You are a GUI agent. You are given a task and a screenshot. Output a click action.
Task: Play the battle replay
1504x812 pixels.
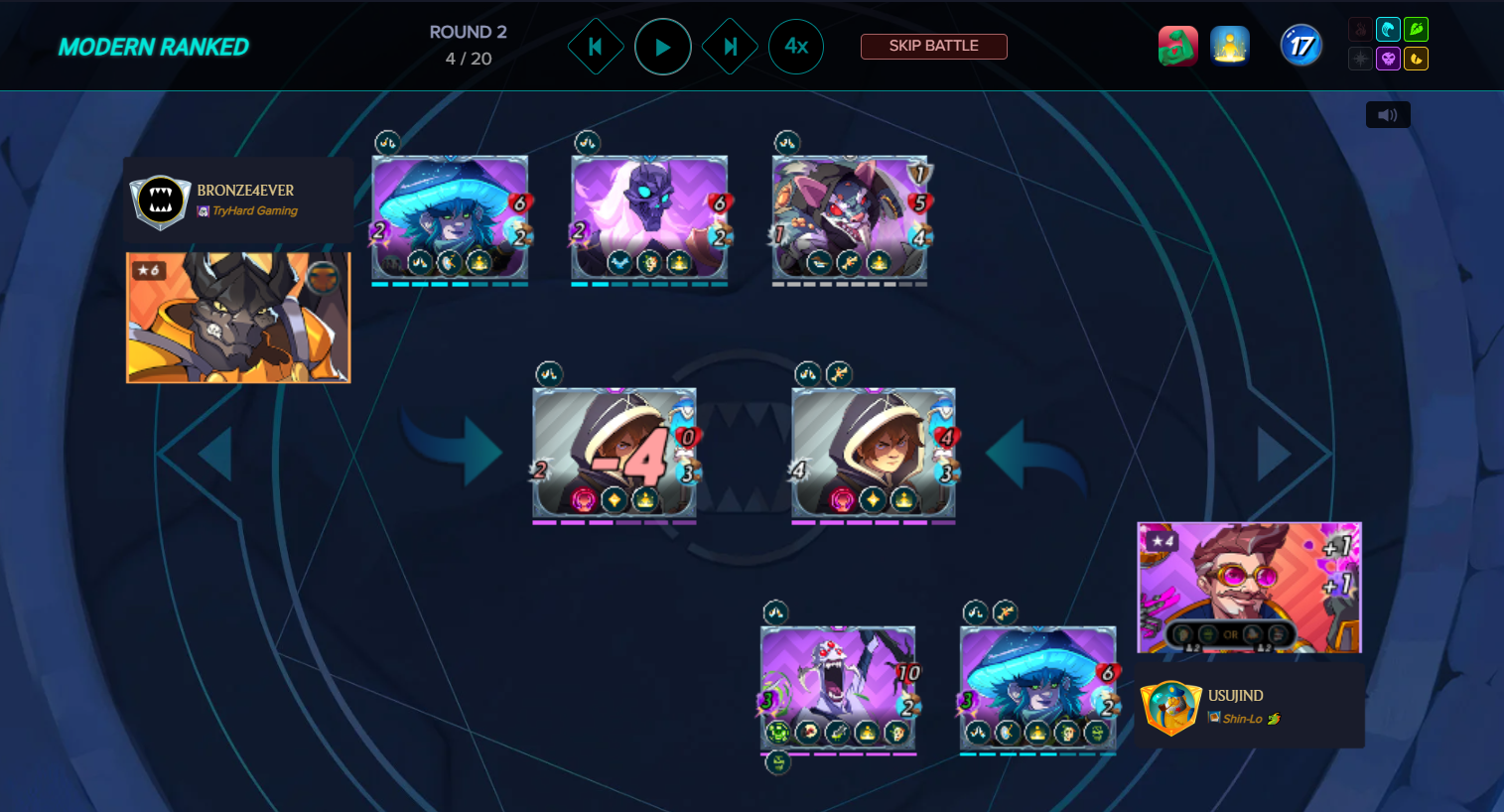click(662, 47)
